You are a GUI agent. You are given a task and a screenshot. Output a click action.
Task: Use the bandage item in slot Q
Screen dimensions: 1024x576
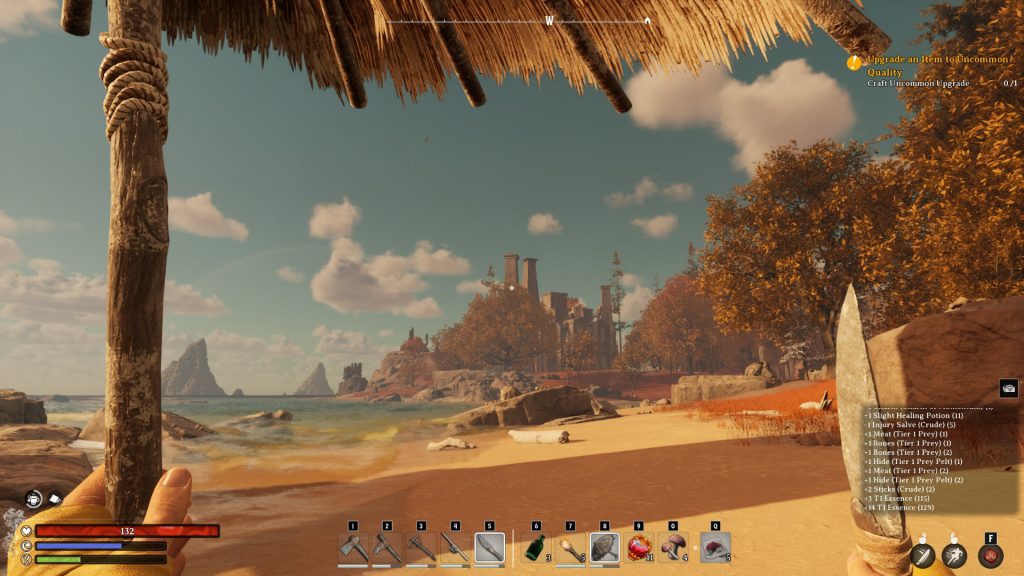click(x=714, y=548)
